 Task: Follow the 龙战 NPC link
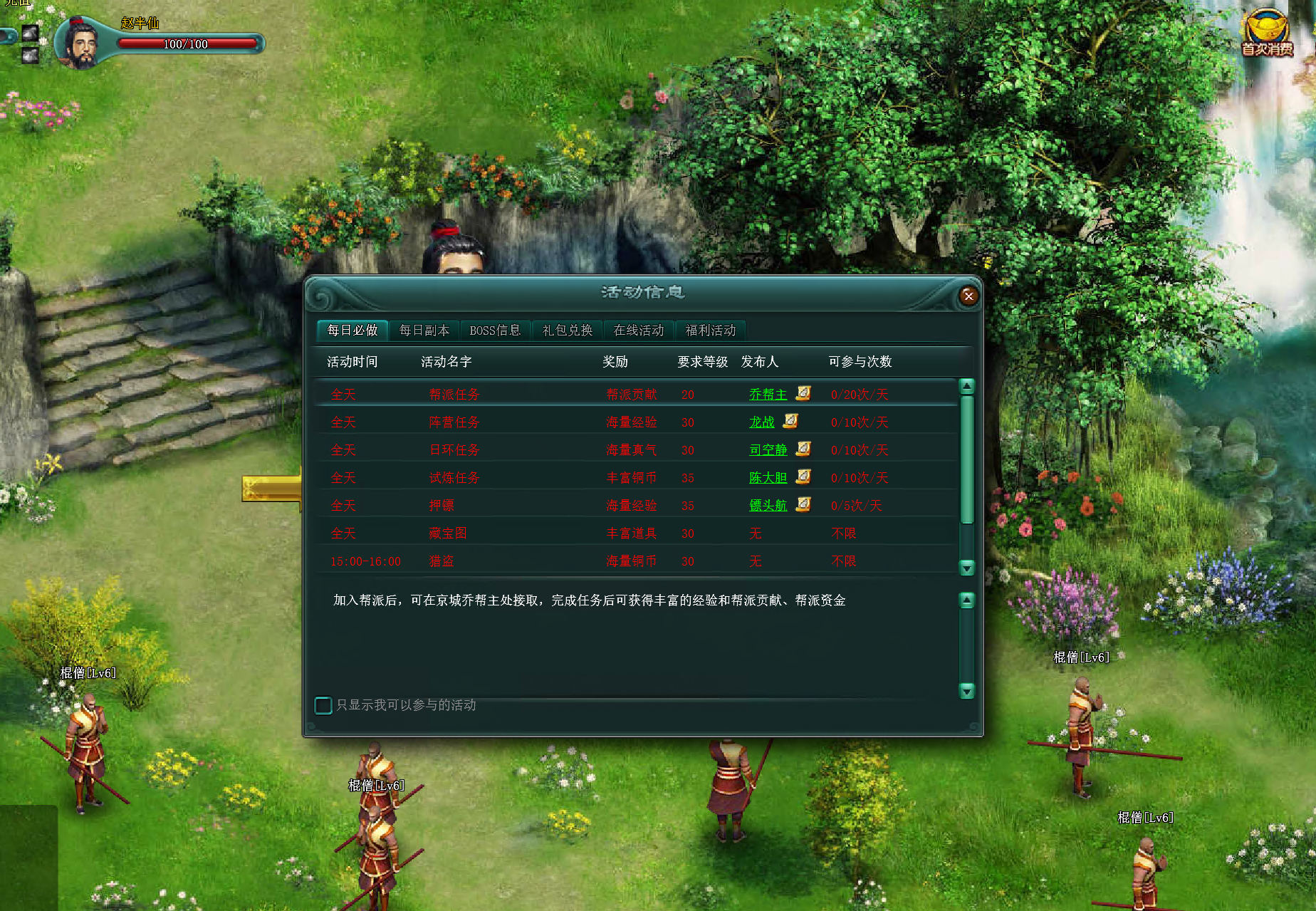(761, 422)
